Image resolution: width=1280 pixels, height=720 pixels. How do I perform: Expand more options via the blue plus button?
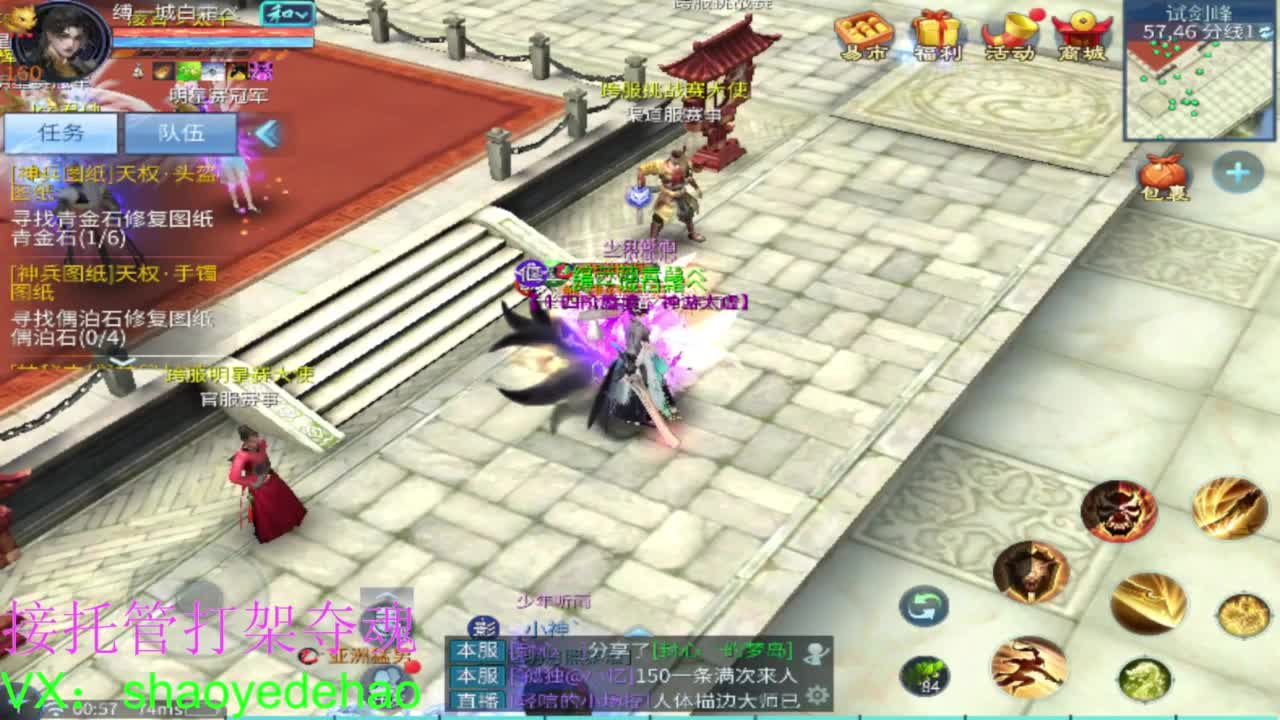(x=1238, y=170)
